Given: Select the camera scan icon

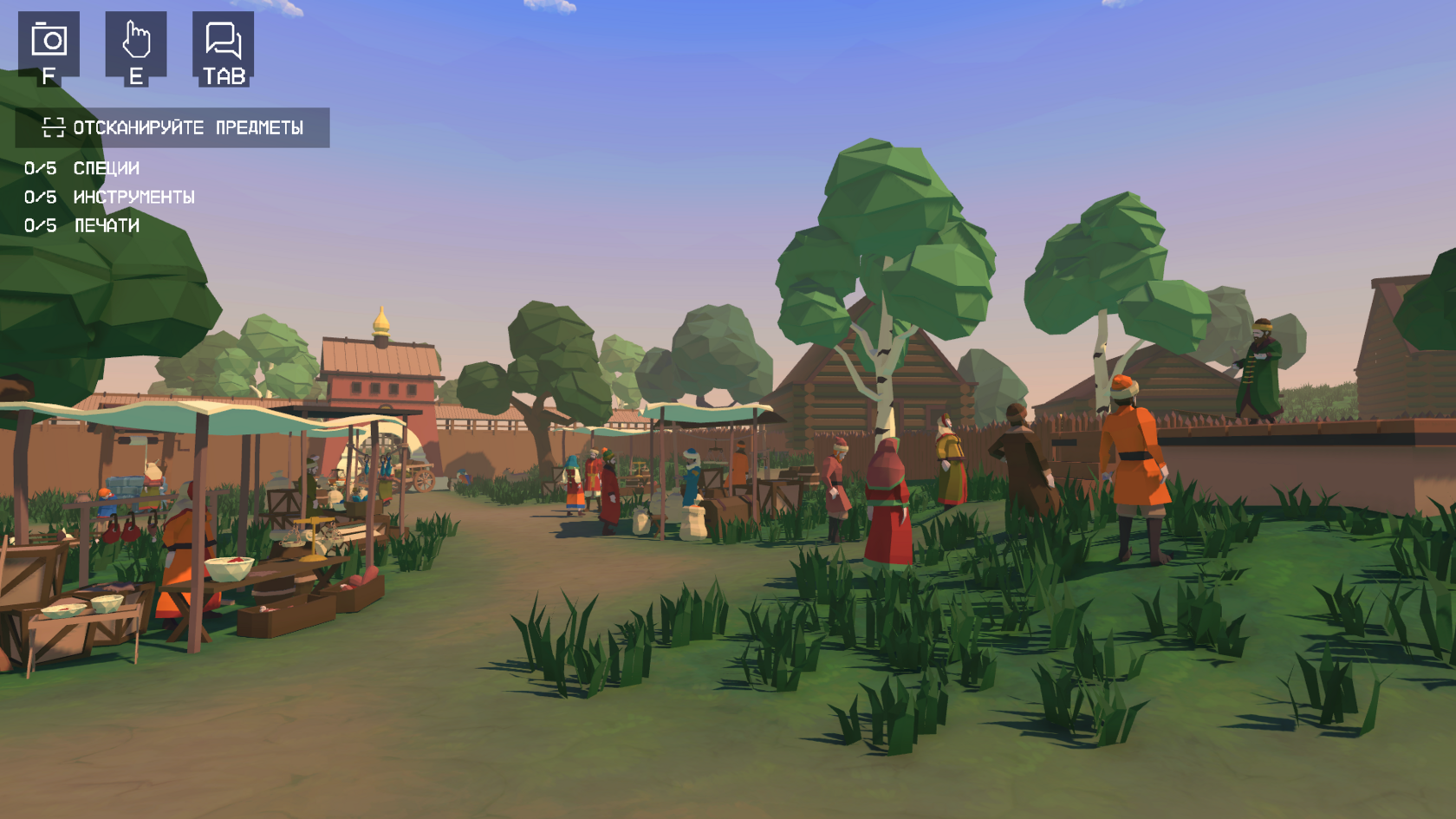Looking at the screenshot, I should click(x=49, y=42).
